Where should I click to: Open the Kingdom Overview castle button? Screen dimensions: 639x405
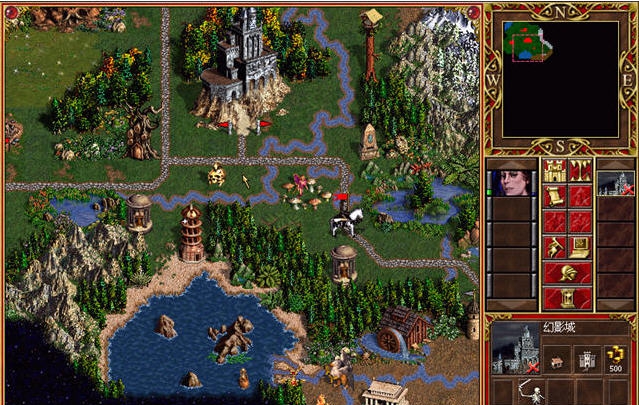point(555,169)
